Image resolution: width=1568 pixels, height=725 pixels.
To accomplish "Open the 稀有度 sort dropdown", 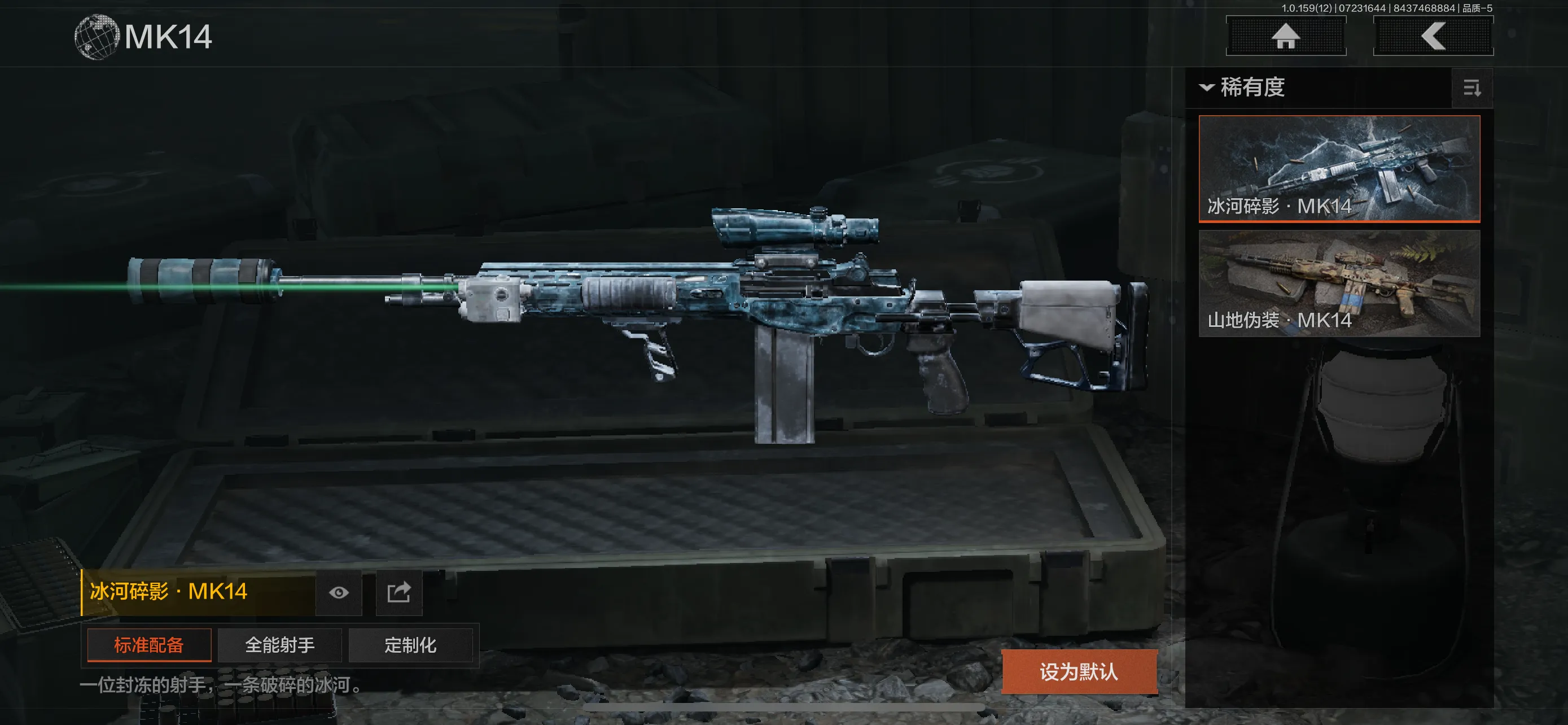I will pyautogui.click(x=1243, y=88).
